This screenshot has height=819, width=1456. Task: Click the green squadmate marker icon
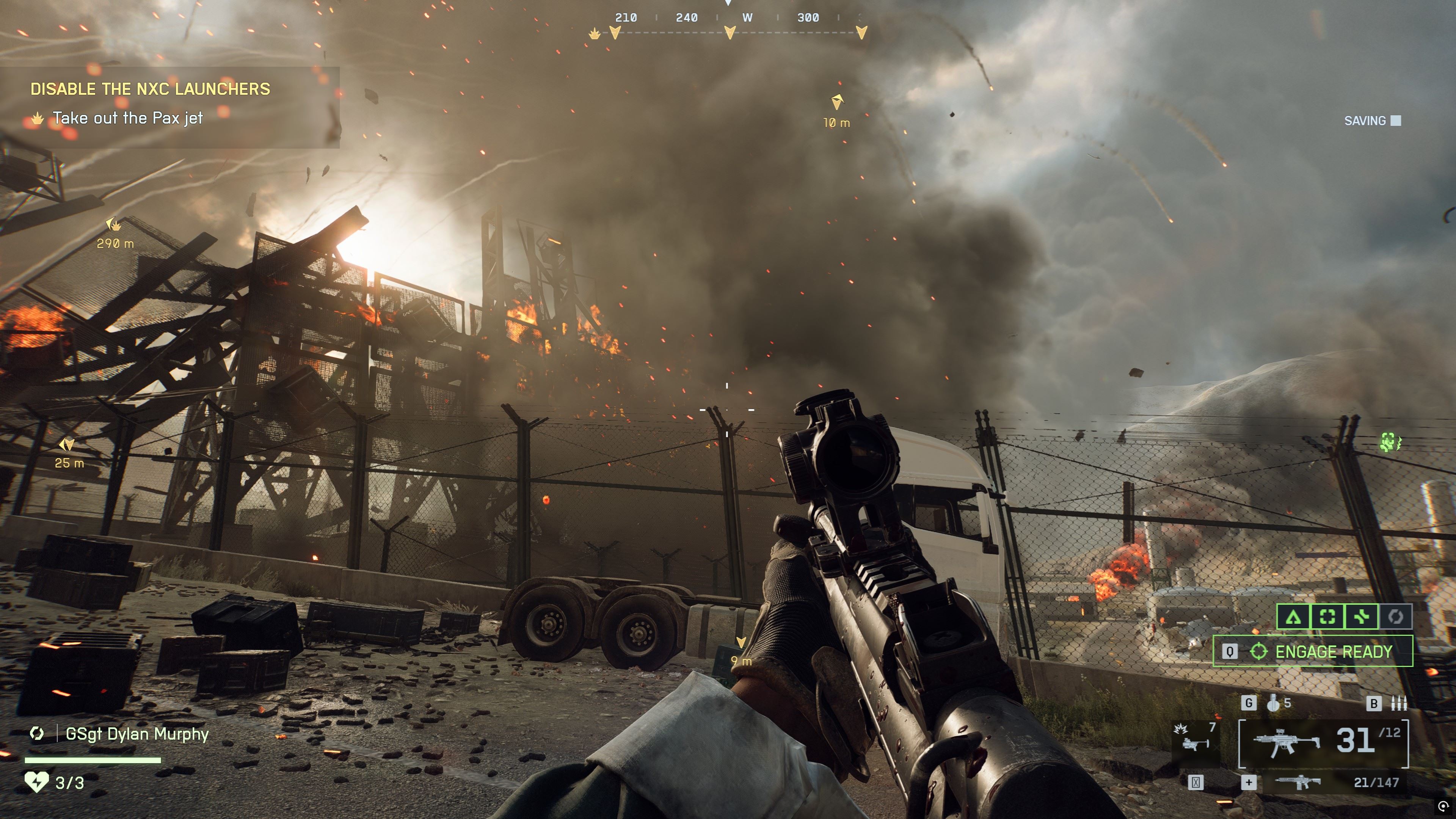[x=1390, y=442]
